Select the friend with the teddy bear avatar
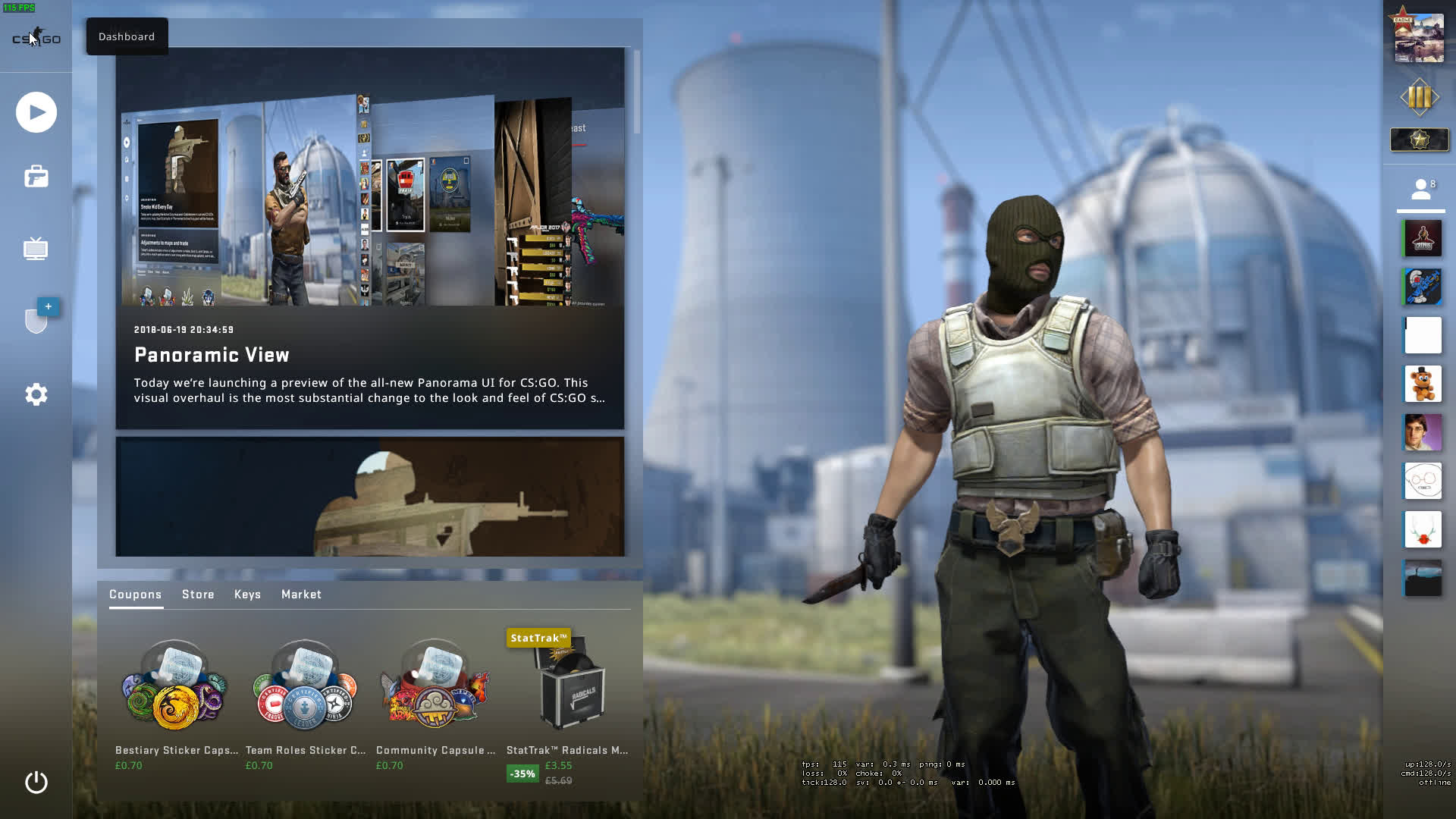 coord(1423,384)
